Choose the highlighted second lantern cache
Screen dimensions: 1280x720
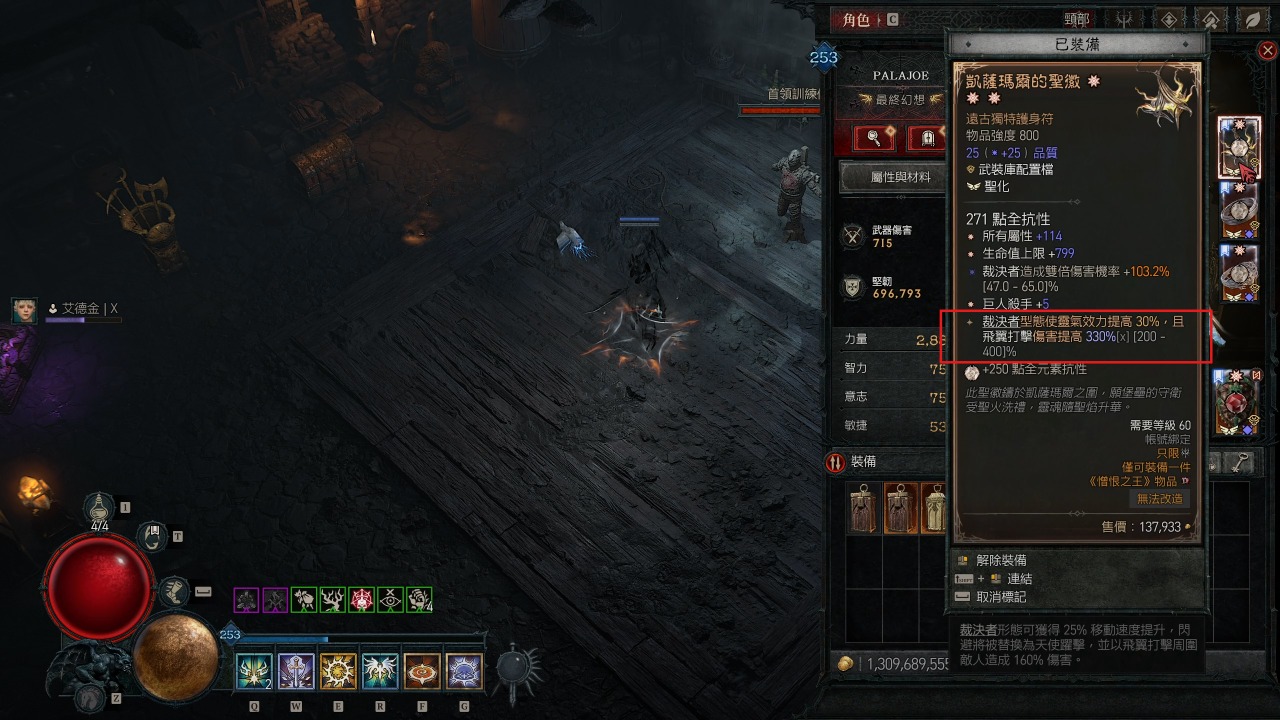tap(900, 507)
